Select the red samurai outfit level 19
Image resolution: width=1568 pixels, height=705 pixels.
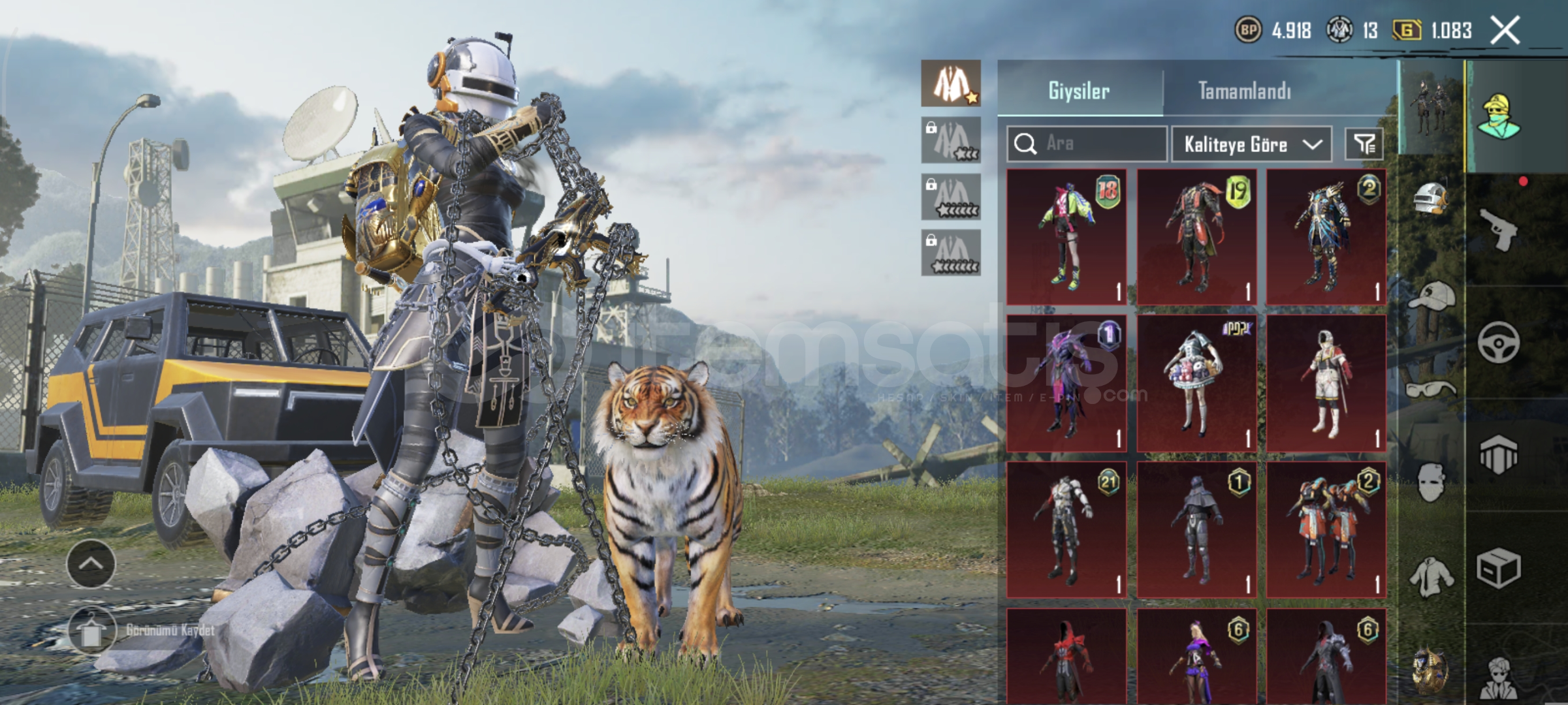(1196, 237)
